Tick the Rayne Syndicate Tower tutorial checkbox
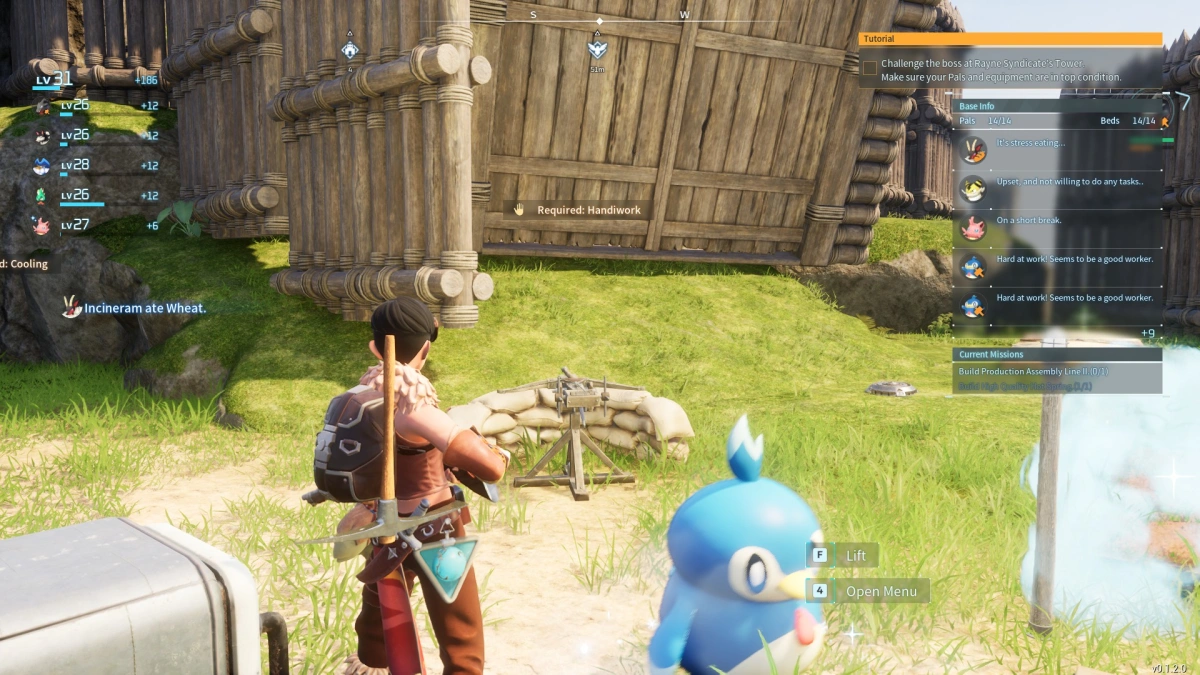Image resolution: width=1200 pixels, height=675 pixels. tap(870, 68)
